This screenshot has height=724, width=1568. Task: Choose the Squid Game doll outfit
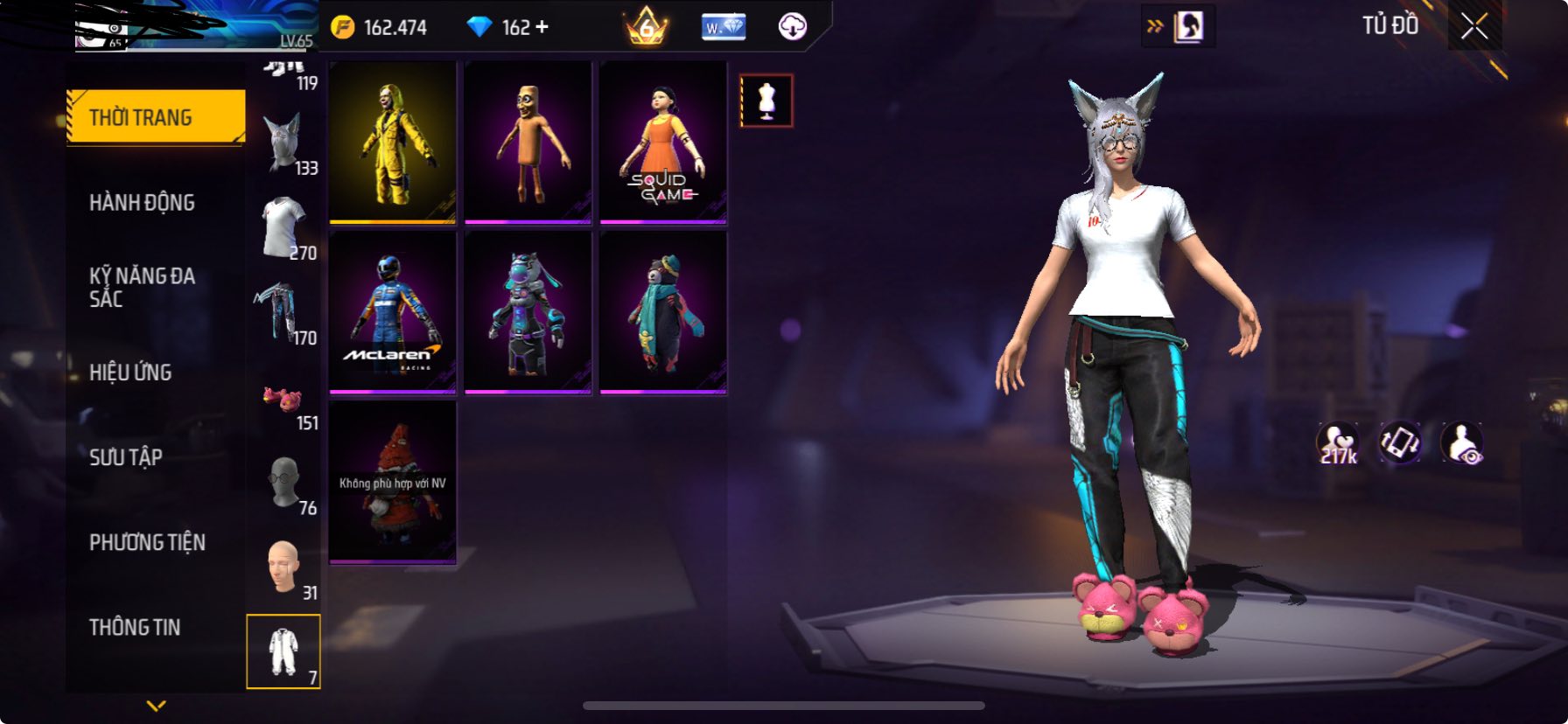662,142
